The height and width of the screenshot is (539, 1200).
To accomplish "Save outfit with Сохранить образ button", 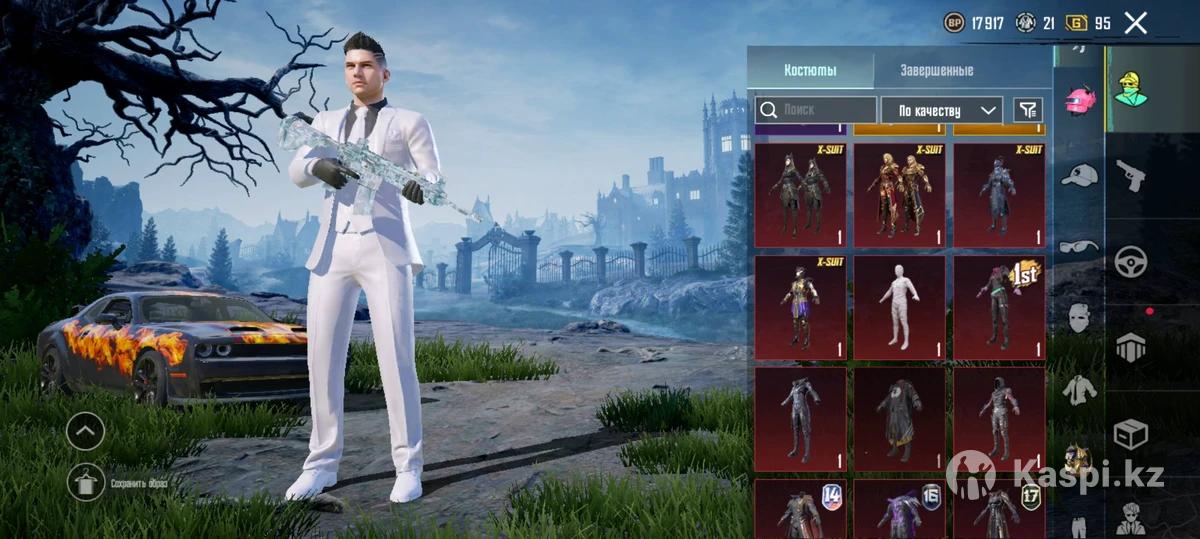I will click(x=87, y=483).
